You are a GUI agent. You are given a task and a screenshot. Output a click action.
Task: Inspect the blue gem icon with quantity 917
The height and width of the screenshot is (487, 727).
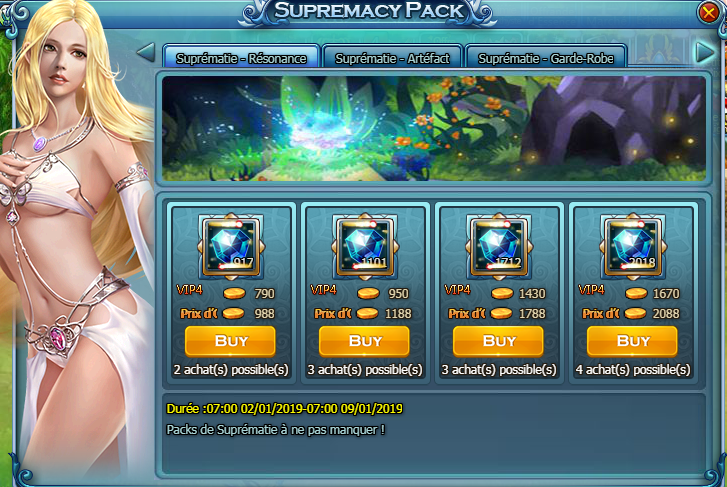click(x=230, y=246)
